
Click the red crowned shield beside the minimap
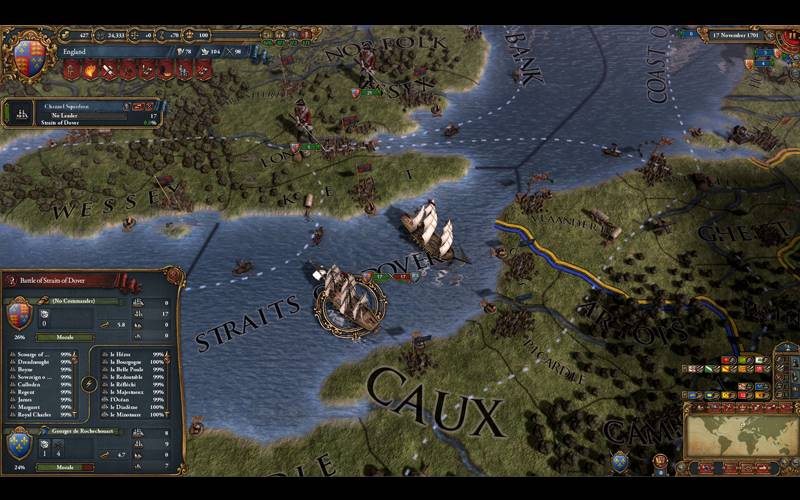point(660,462)
